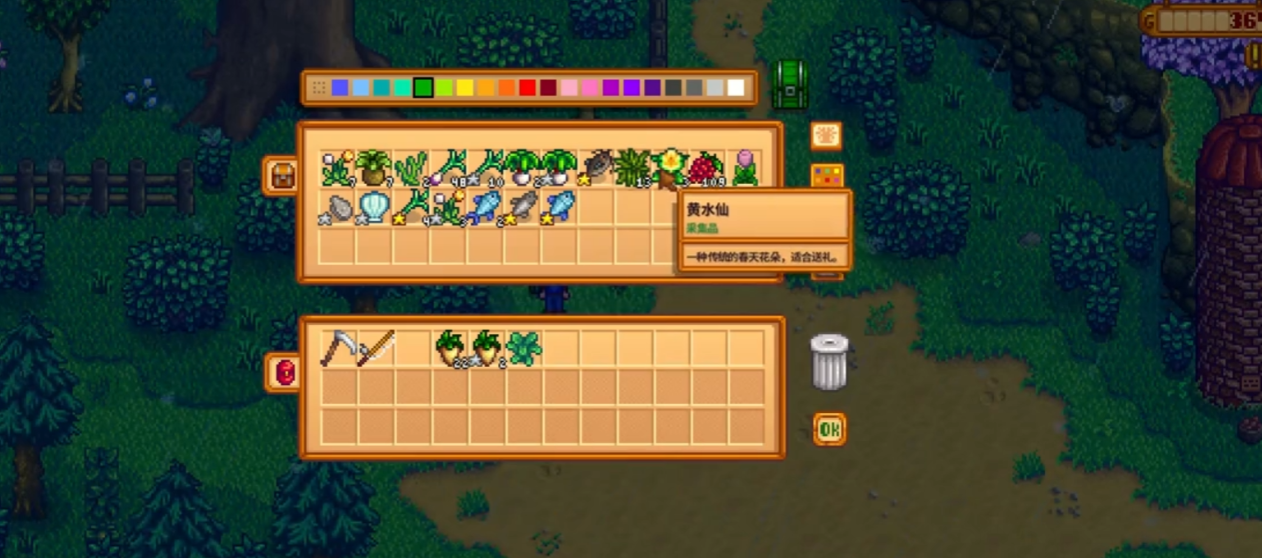Toggle the chest color picker button
This screenshot has width=1262, height=558.
[826, 177]
